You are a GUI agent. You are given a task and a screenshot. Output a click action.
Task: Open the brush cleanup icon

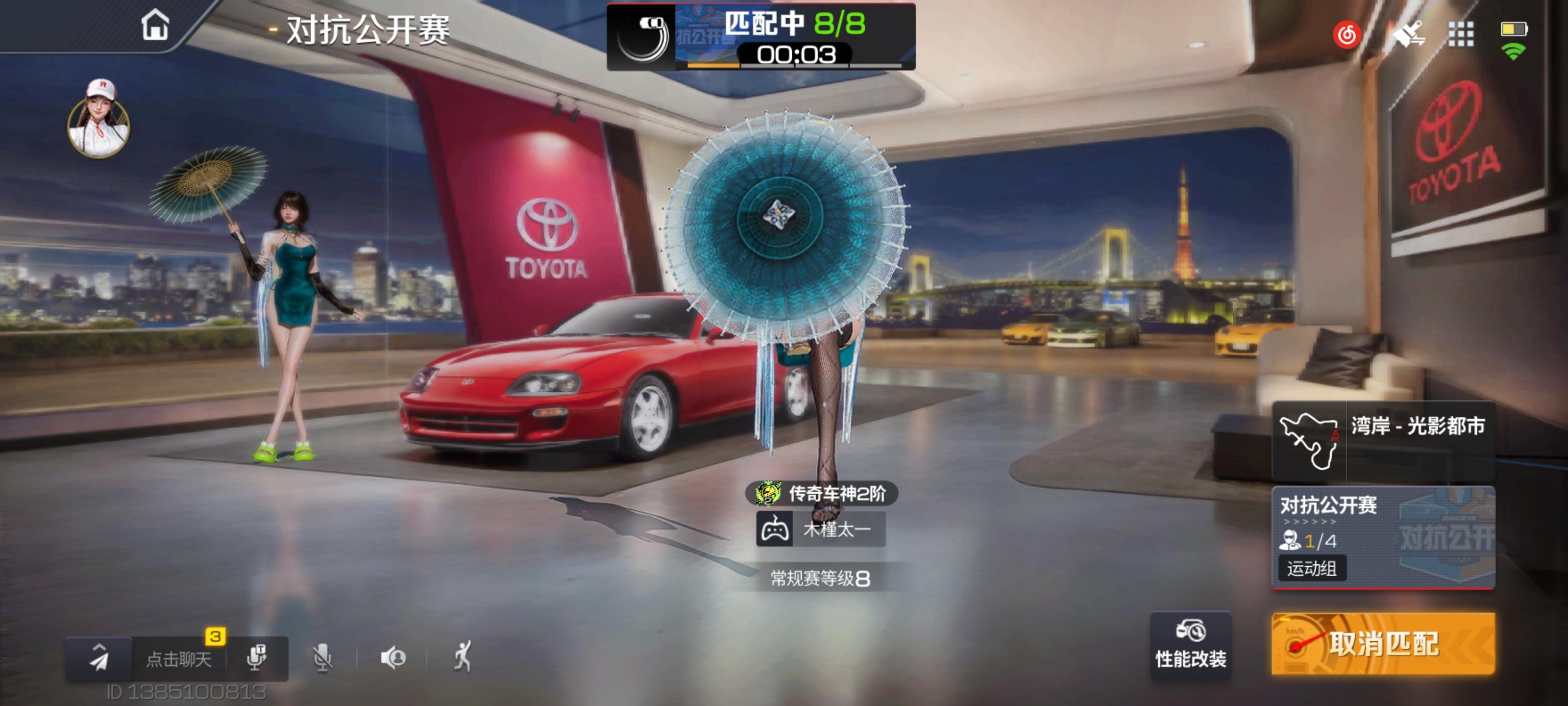(x=1409, y=34)
